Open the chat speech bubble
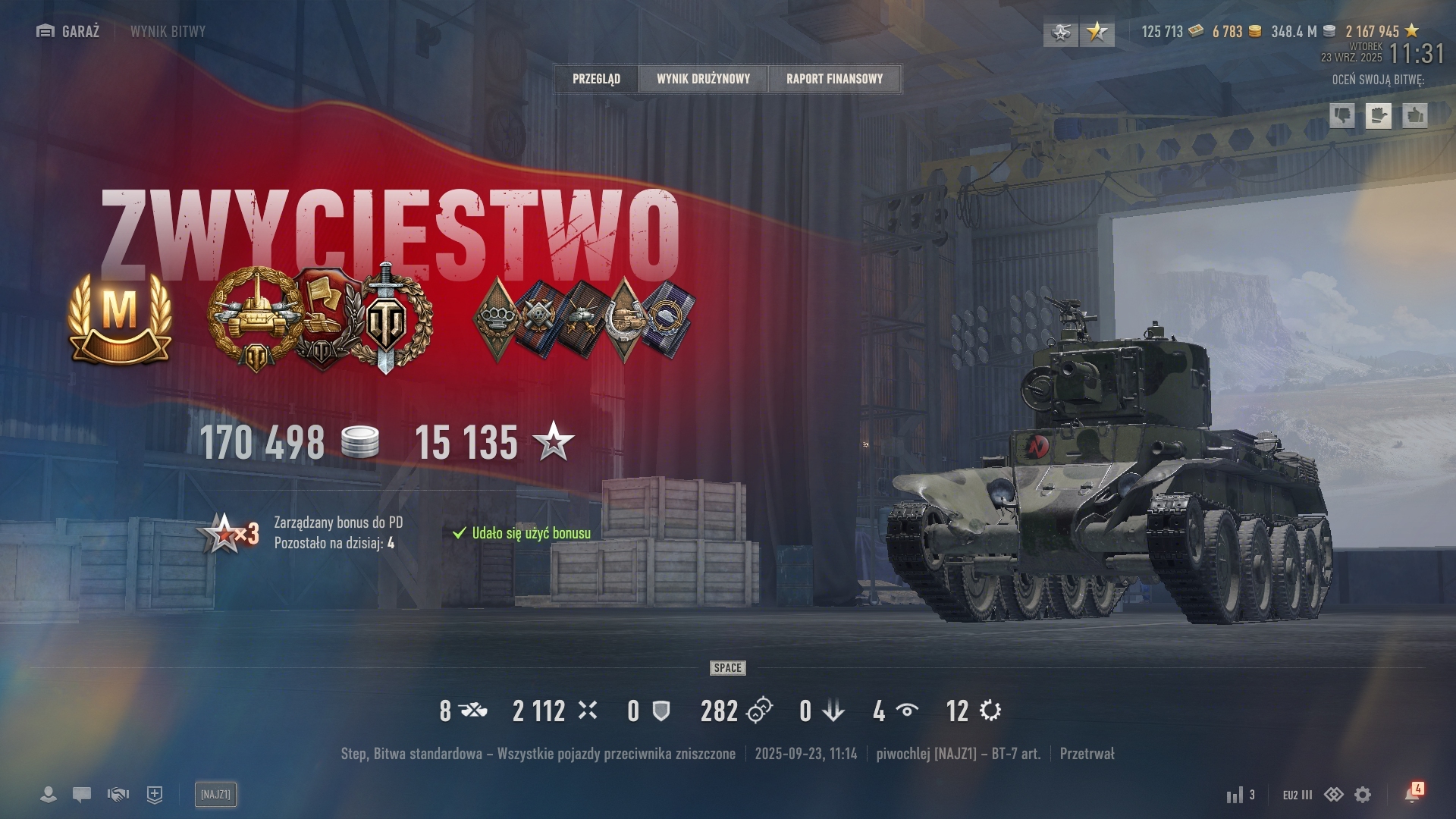The image size is (1456, 819). pyautogui.click(x=82, y=795)
